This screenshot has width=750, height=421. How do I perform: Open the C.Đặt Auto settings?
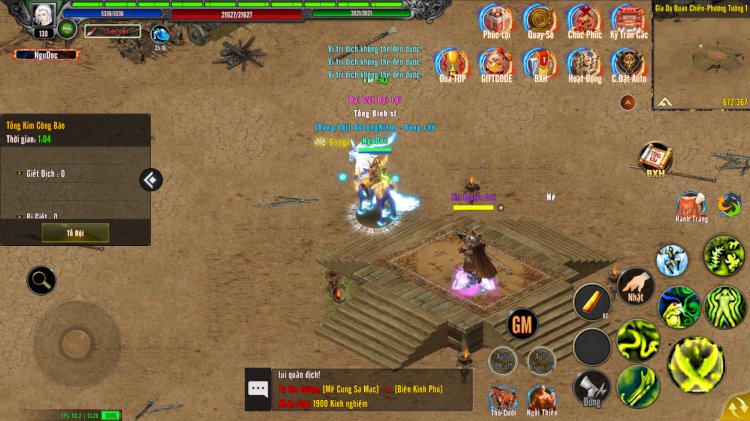click(x=629, y=63)
